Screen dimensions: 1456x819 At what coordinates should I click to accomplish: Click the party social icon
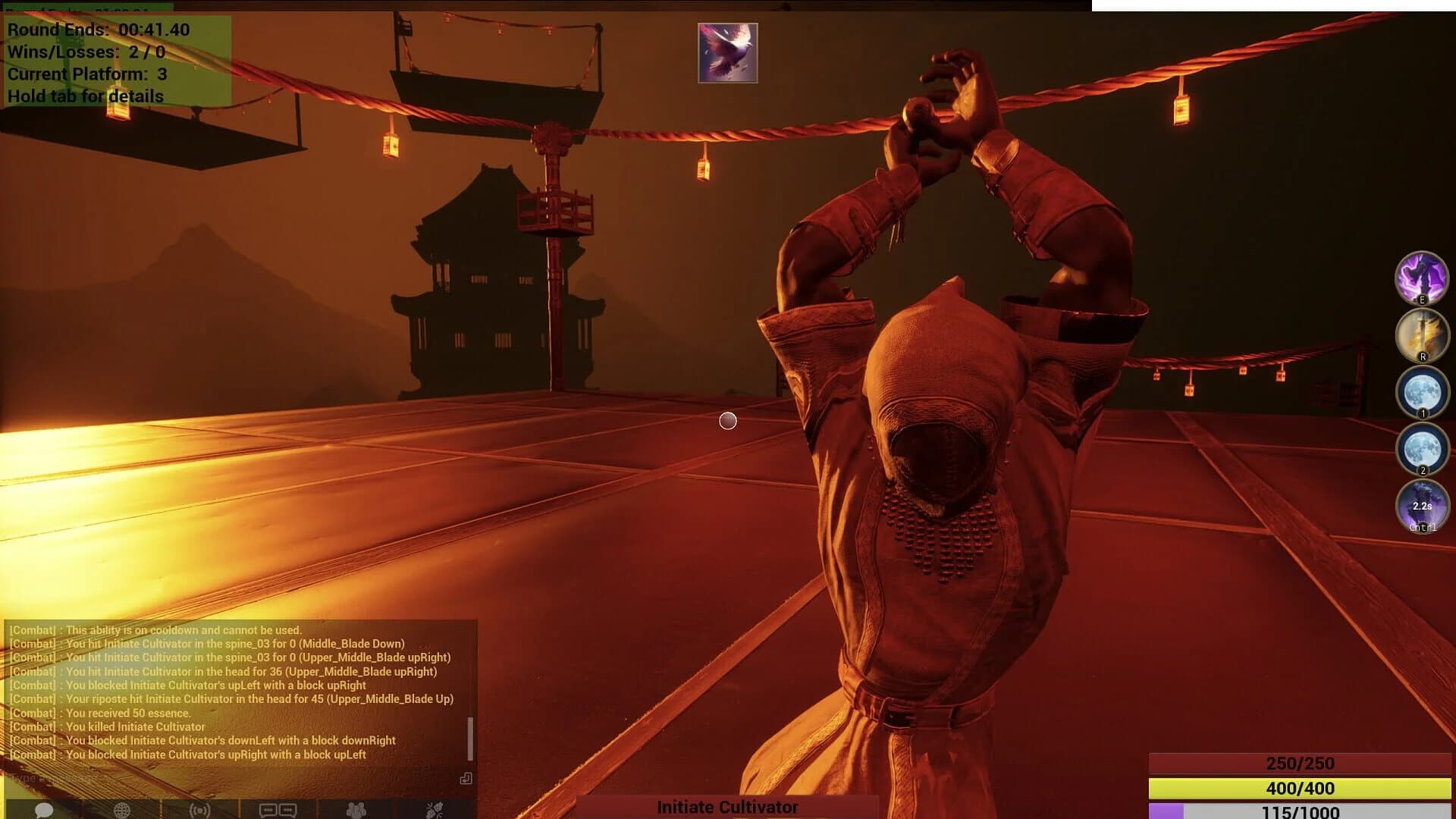(435, 810)
